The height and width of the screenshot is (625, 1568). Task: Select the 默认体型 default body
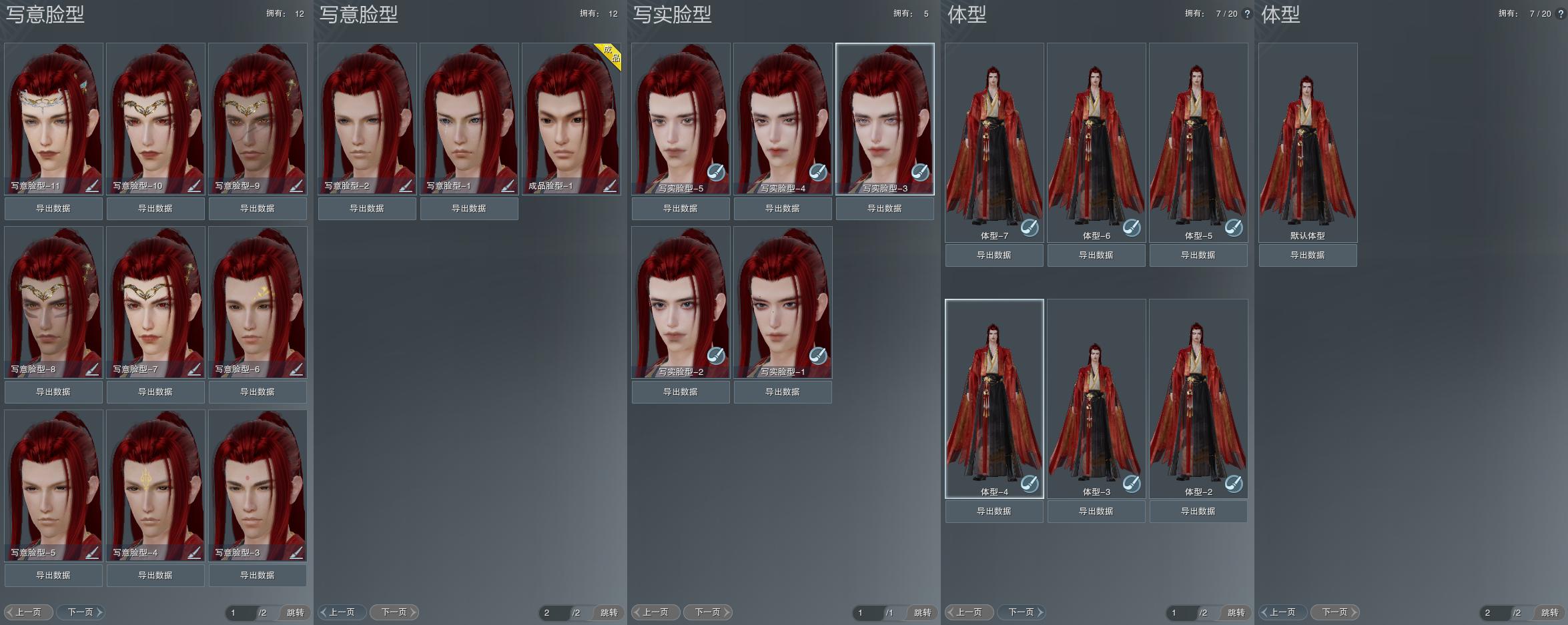1308,140
